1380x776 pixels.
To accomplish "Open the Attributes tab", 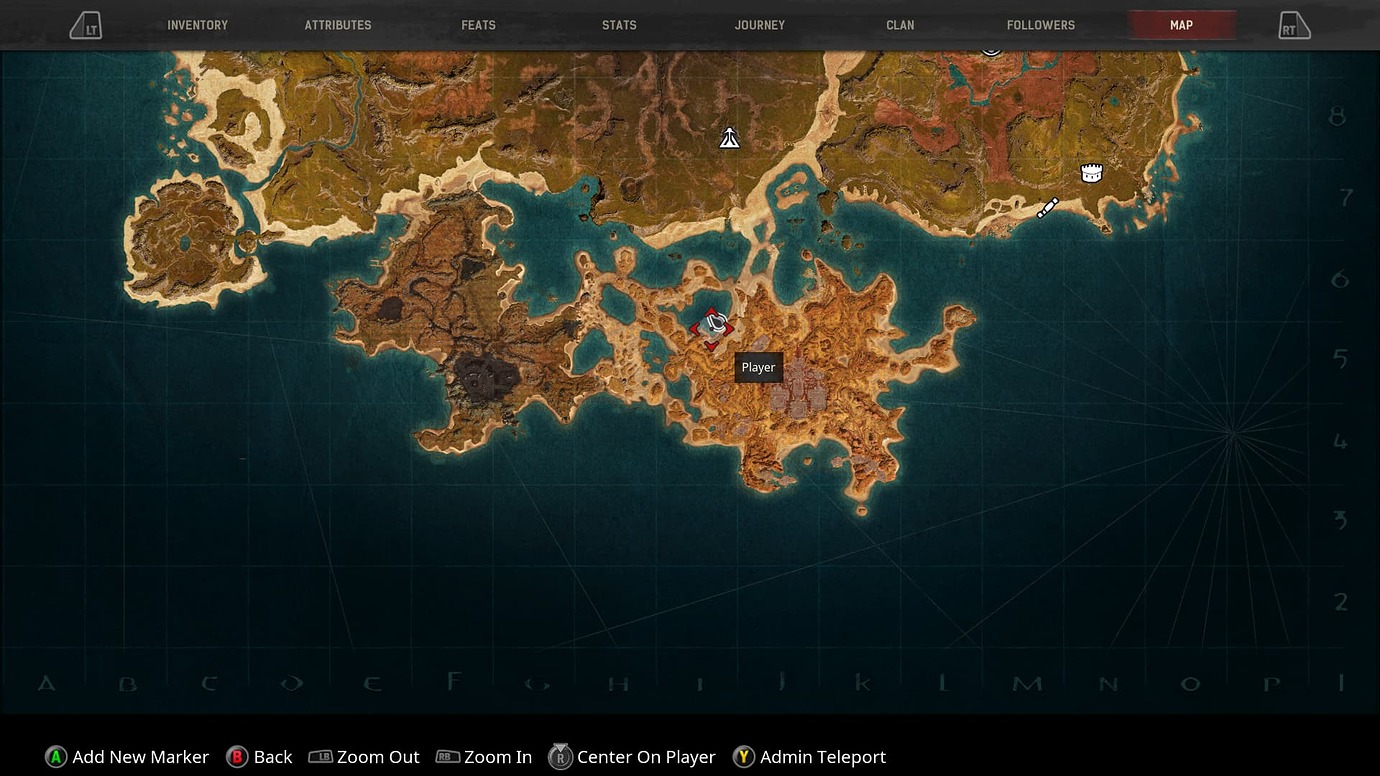I will click(338, 25).
